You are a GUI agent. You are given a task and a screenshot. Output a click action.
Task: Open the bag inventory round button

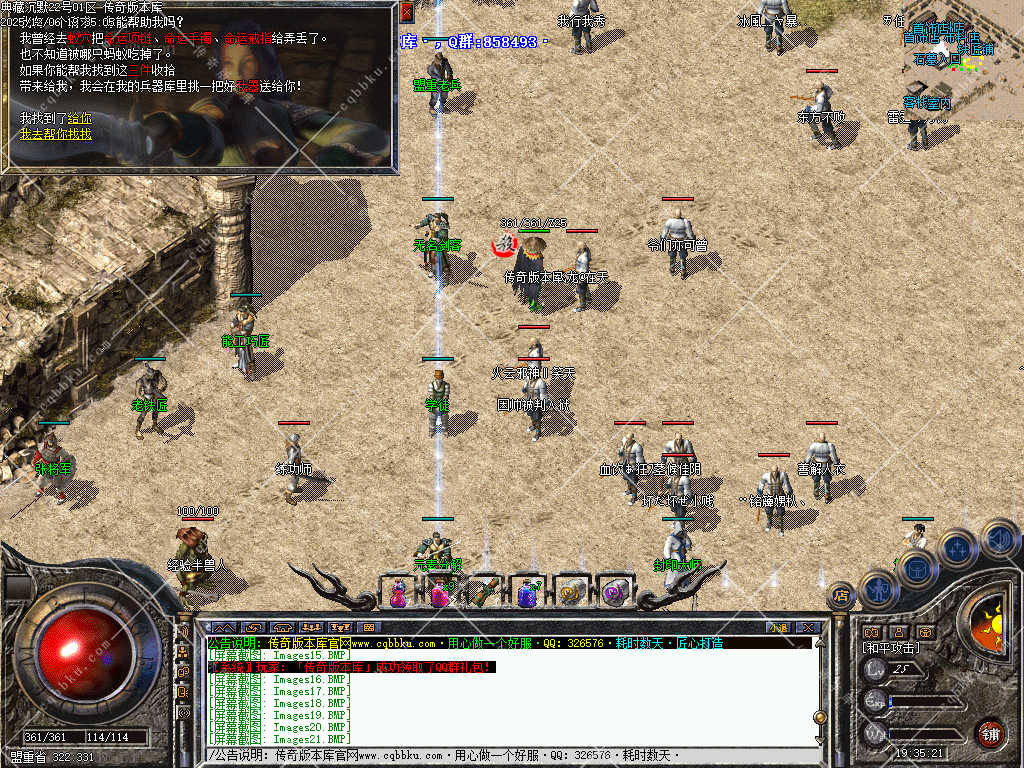pyautogui.click(x=917, y=569)
